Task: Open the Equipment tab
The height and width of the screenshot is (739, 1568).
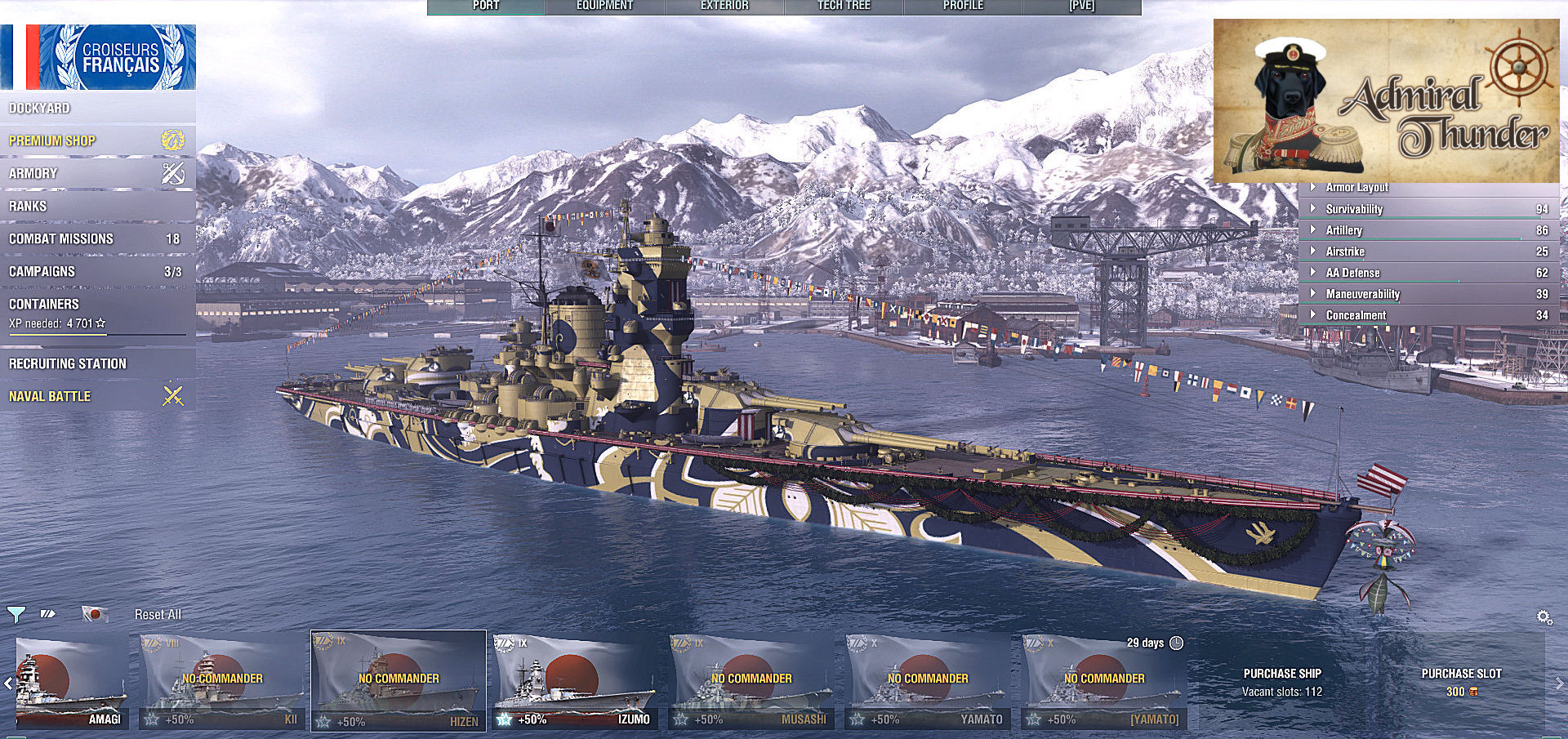Action: click(604, 7)
